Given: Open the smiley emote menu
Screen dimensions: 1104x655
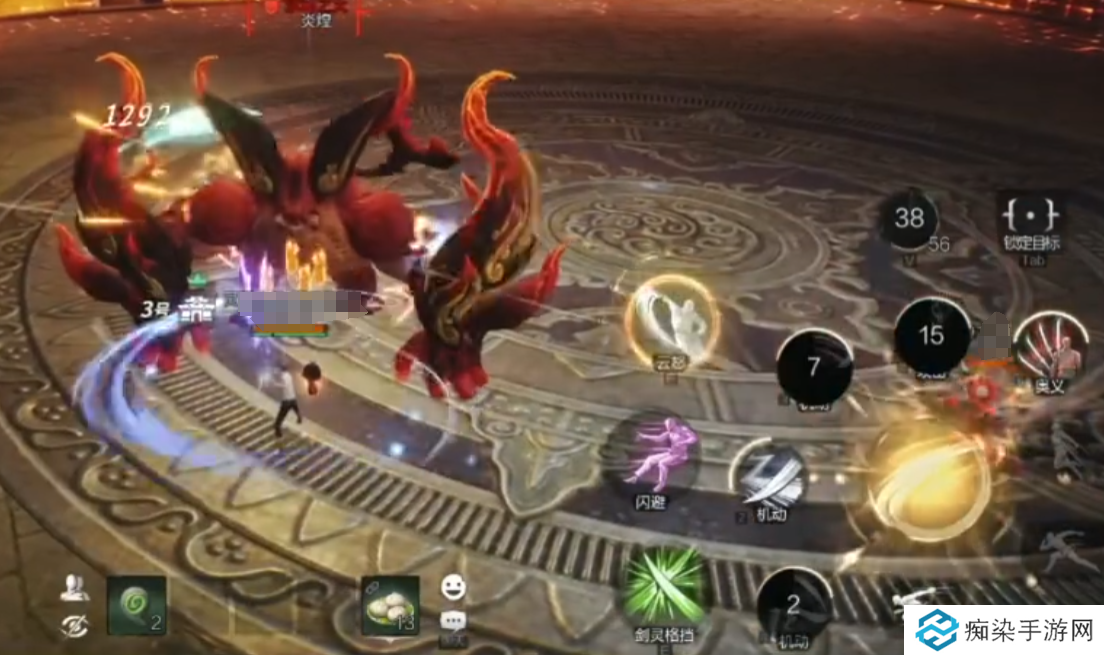Looking at the screenshot, I should point(453,587).
